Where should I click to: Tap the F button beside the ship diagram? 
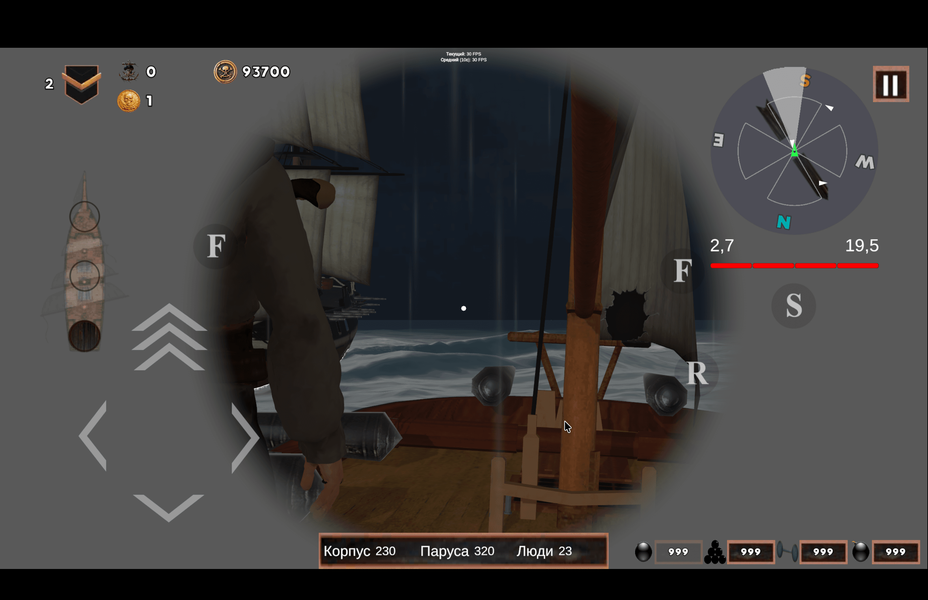click(x=215, y=246)
